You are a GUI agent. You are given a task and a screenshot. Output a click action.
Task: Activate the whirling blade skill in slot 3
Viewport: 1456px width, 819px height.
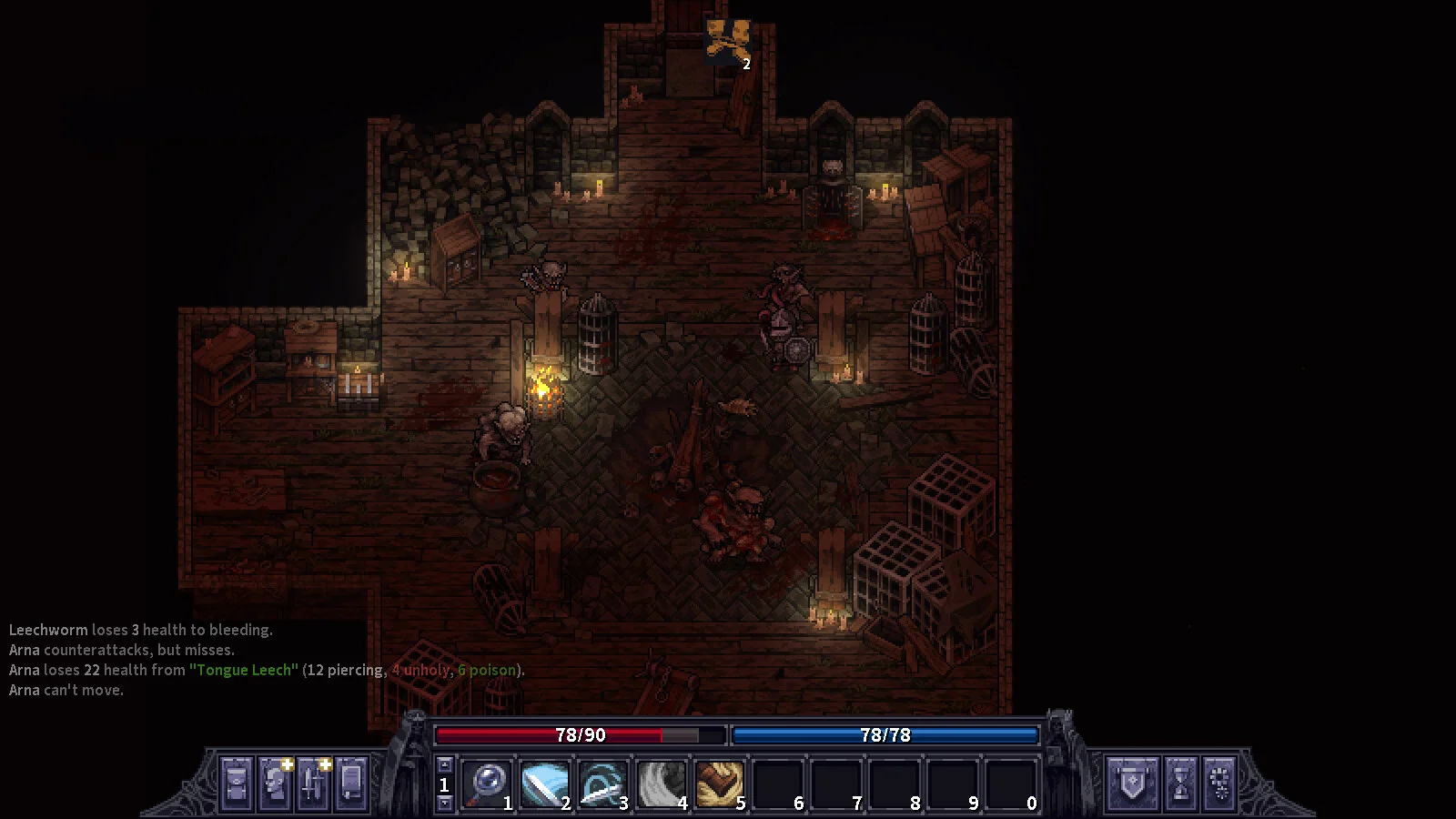coord(603,783)
